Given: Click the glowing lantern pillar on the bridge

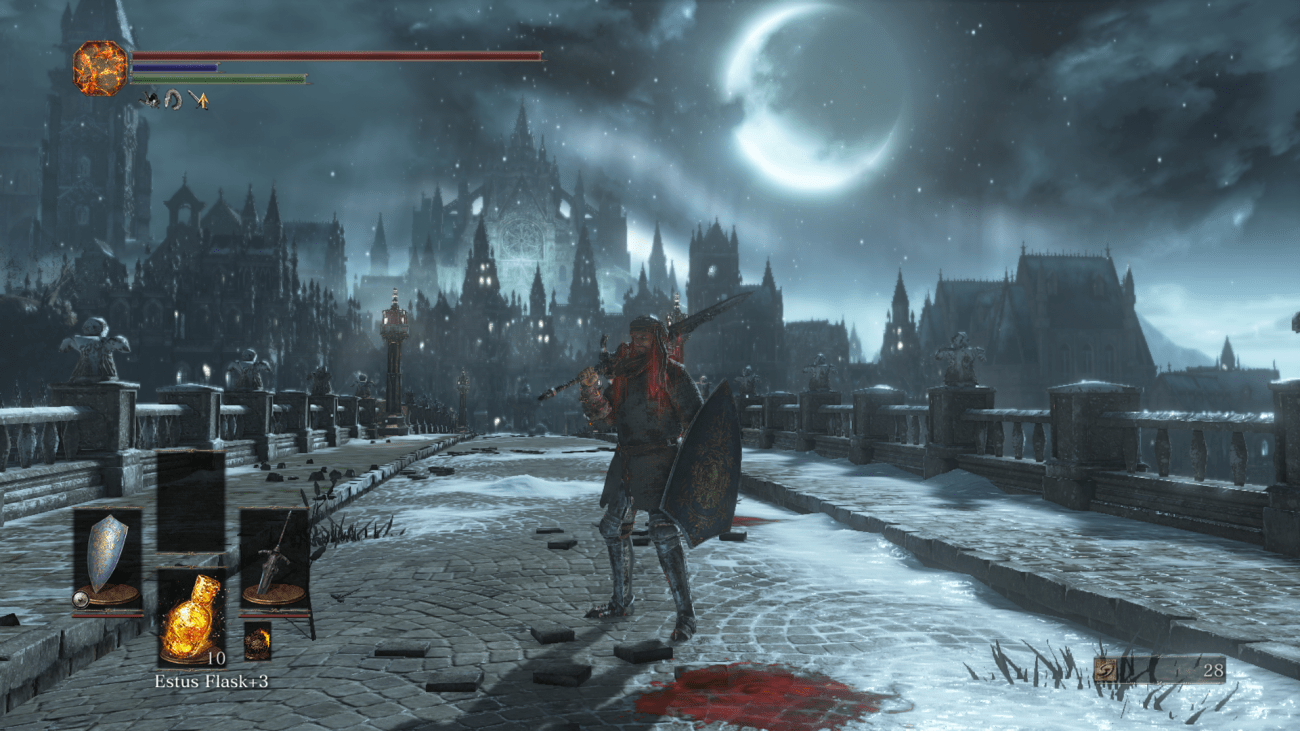Looking at the screenshot, I should [x=393, y=330].
